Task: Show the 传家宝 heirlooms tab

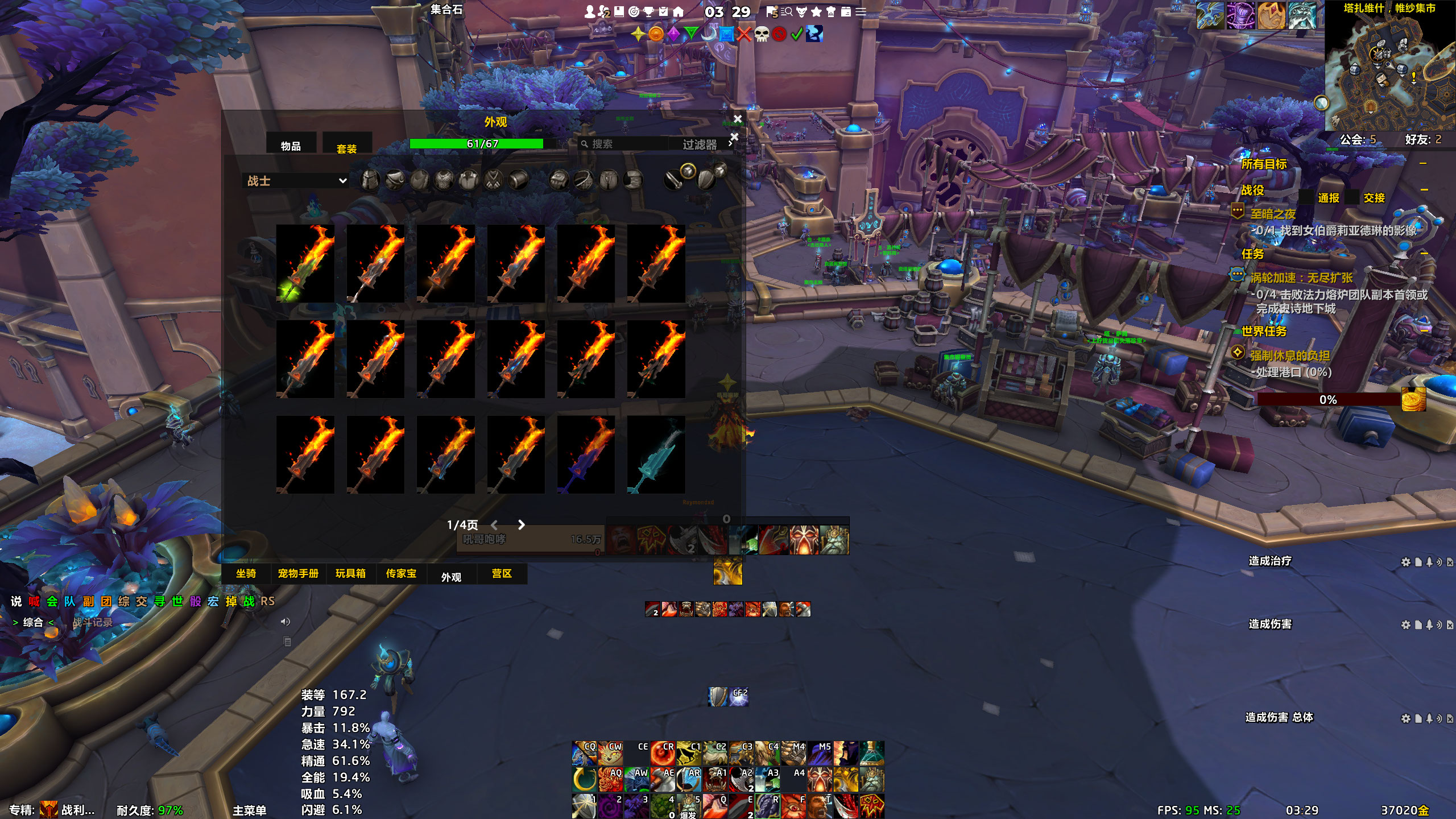Action: coord(401,573)
